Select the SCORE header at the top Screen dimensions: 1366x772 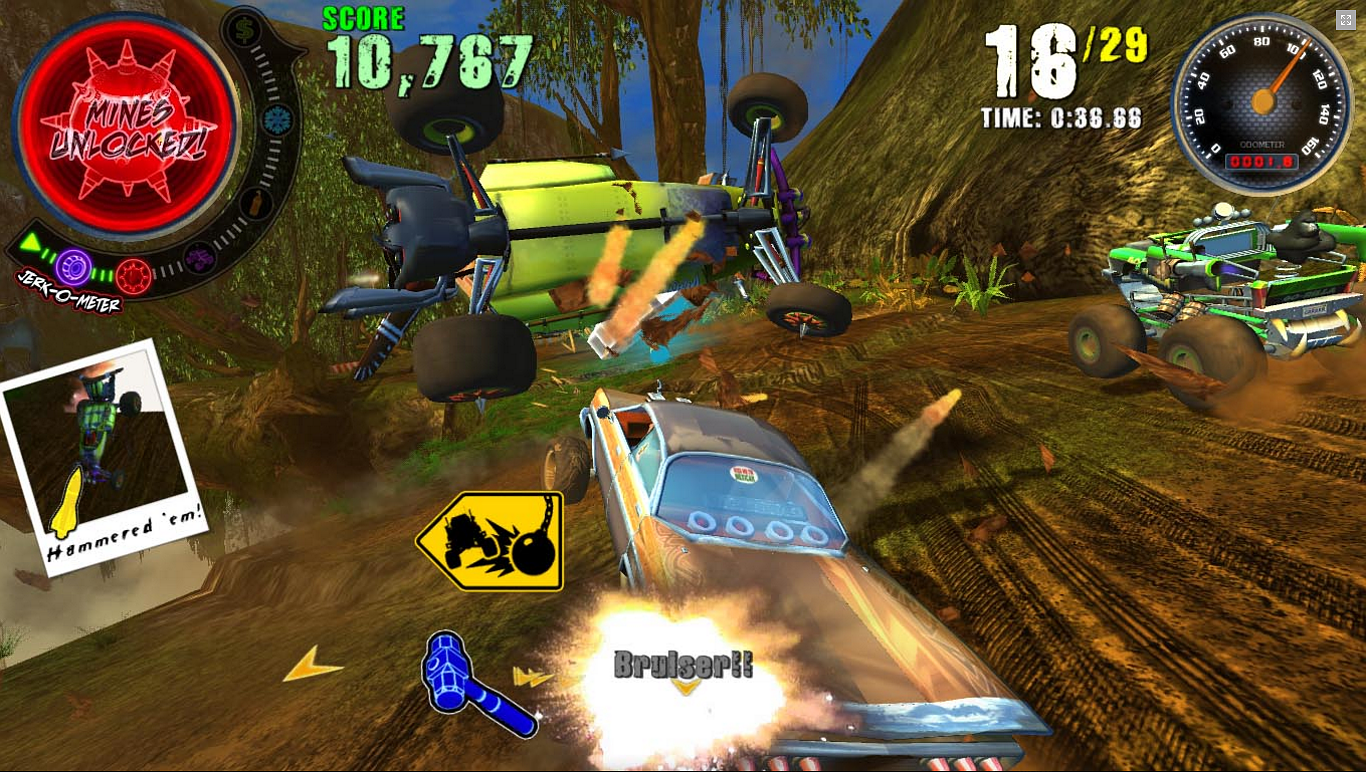pos(362,16)
